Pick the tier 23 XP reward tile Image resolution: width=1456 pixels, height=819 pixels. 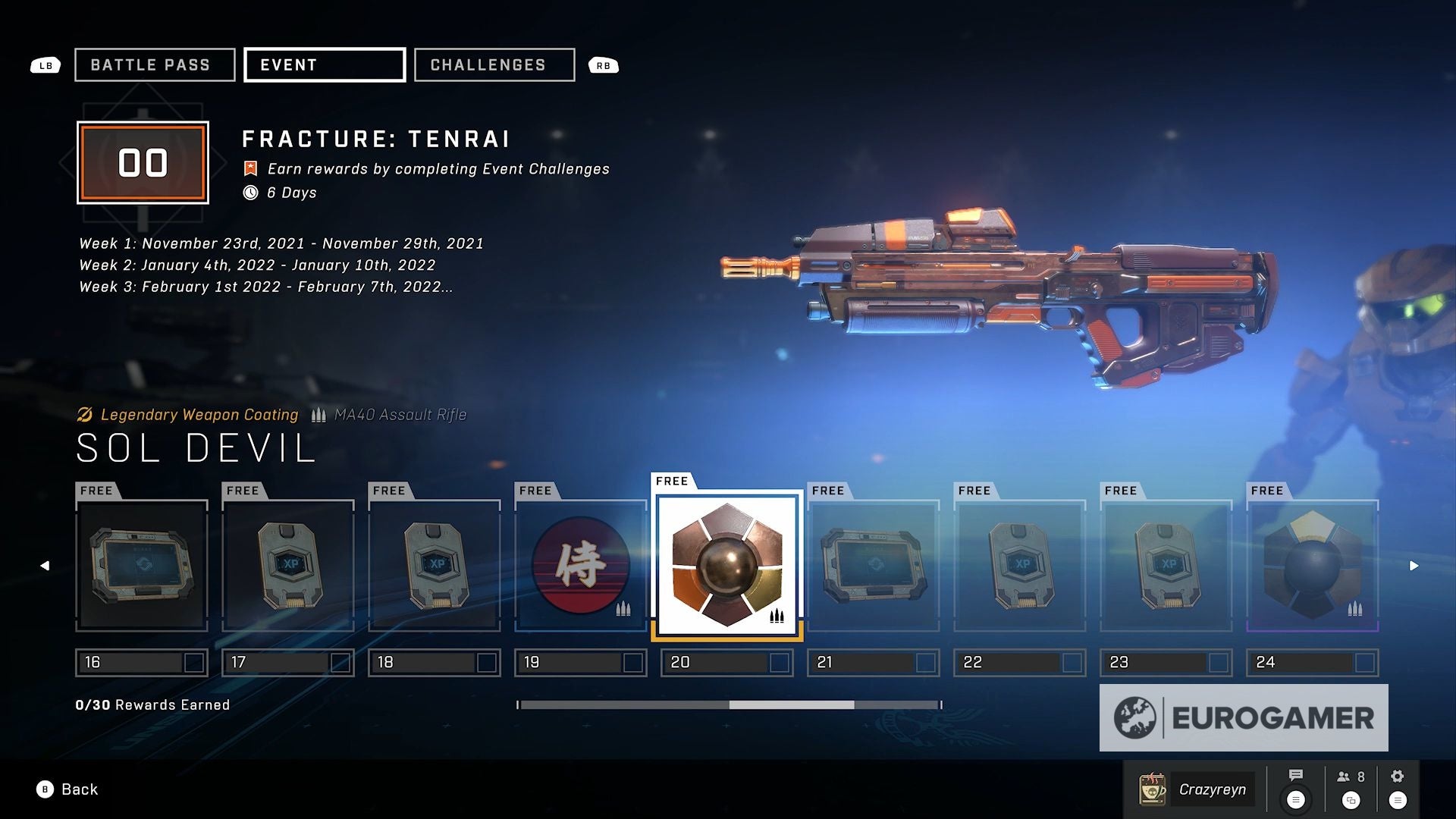(1166, 566)
